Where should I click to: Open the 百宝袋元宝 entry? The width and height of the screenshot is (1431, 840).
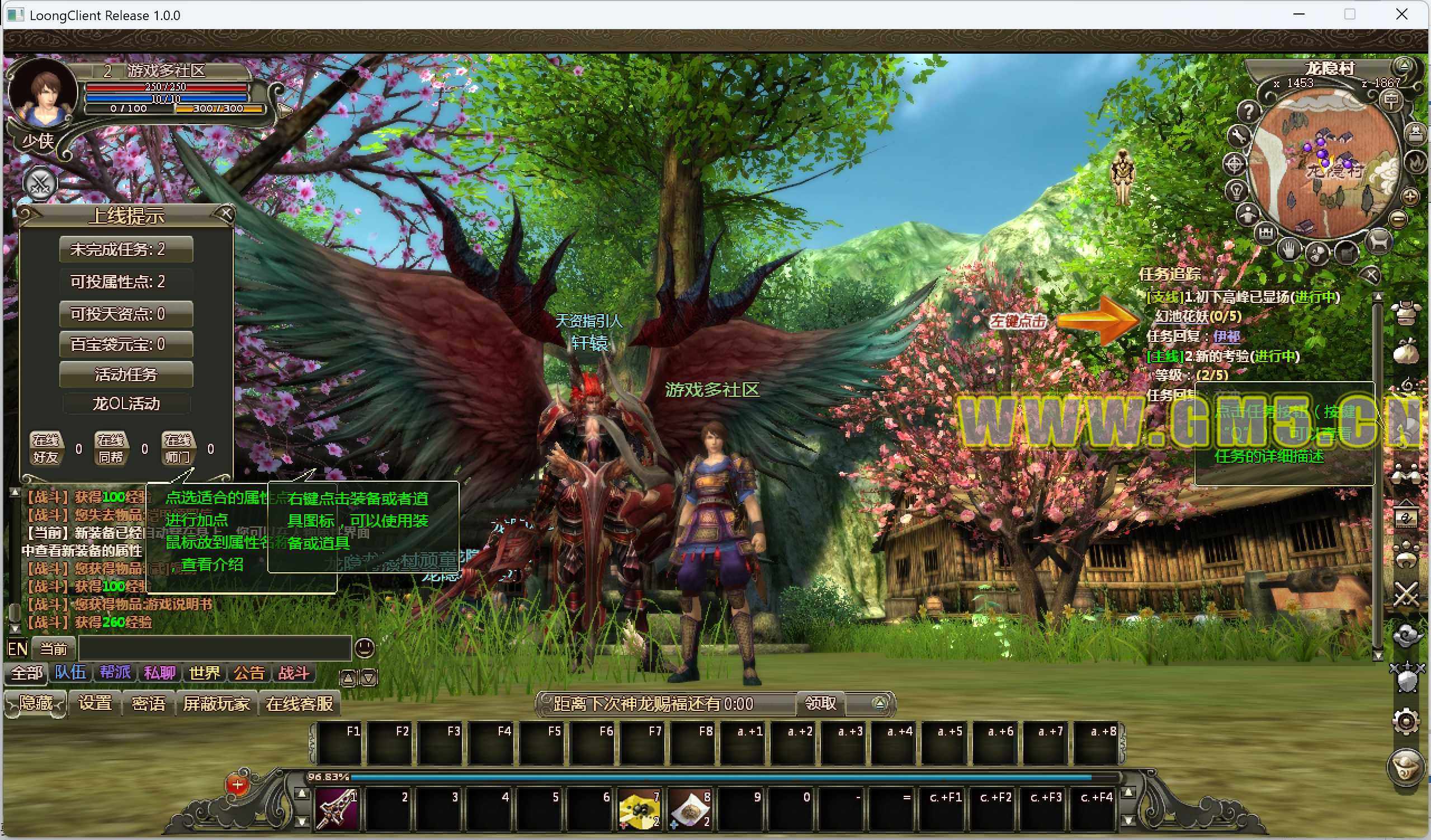125,344
